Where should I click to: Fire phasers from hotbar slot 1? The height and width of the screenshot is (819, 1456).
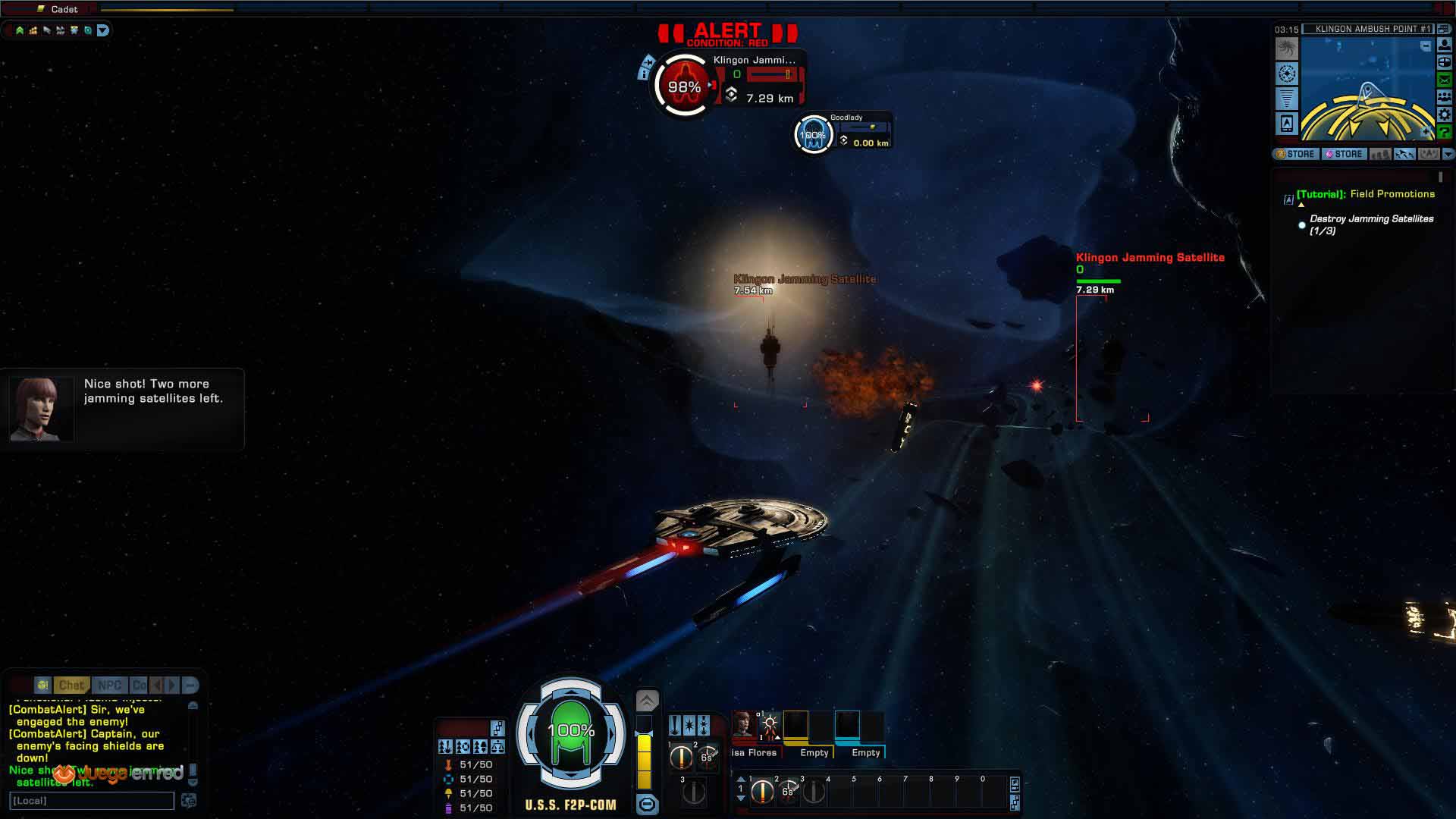[x=761, y=792]
